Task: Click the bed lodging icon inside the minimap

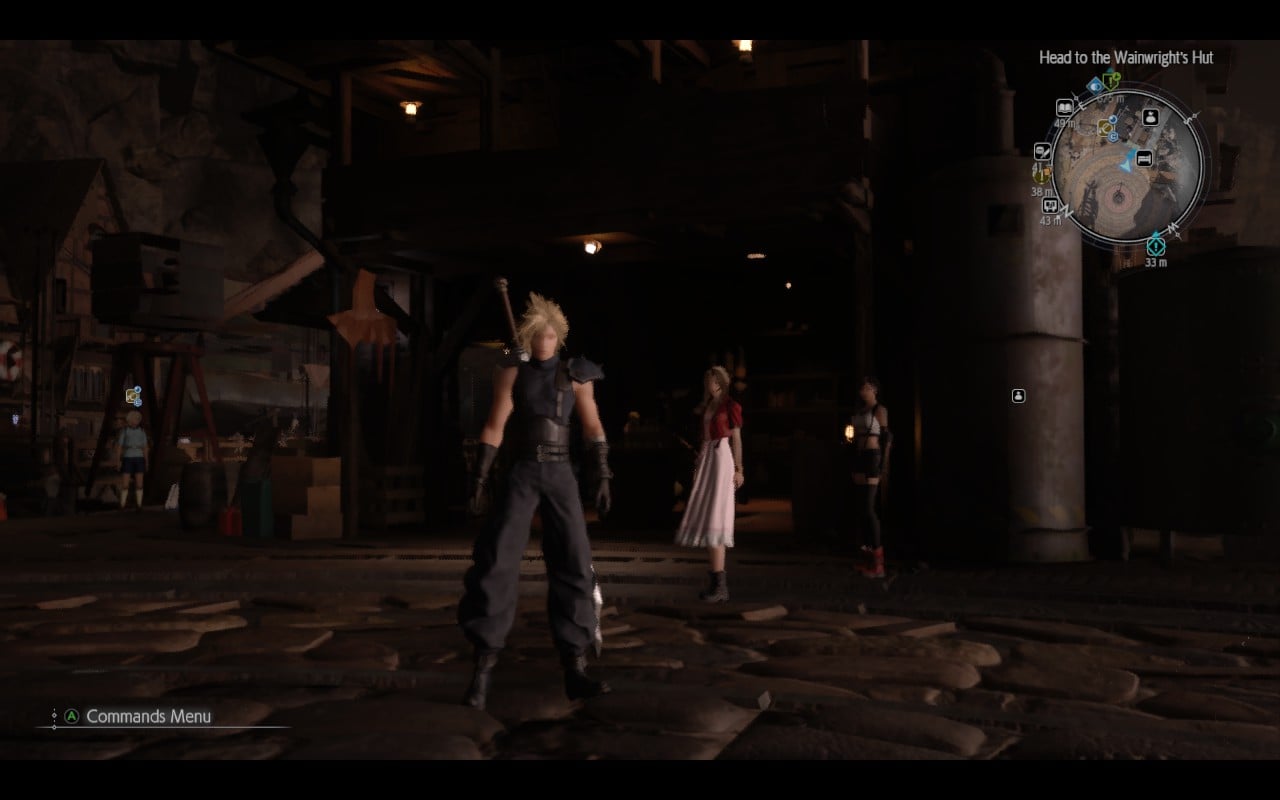Action: [x=1143, y=157]
